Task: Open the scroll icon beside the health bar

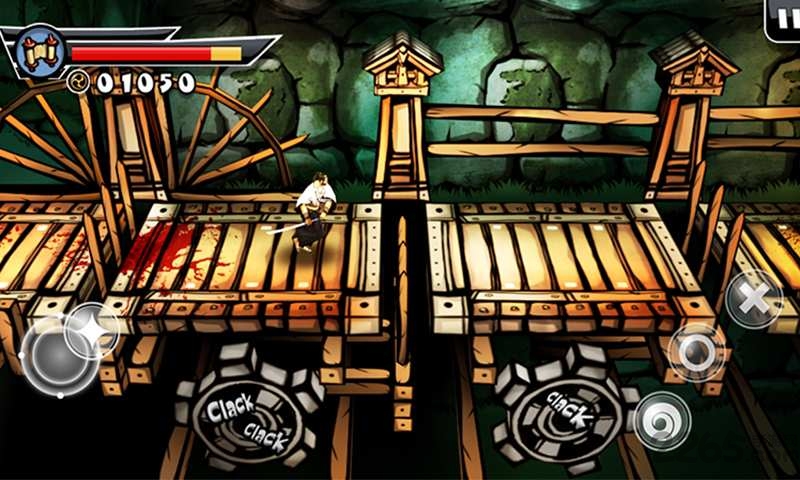Action: click(x=42, y=49)
